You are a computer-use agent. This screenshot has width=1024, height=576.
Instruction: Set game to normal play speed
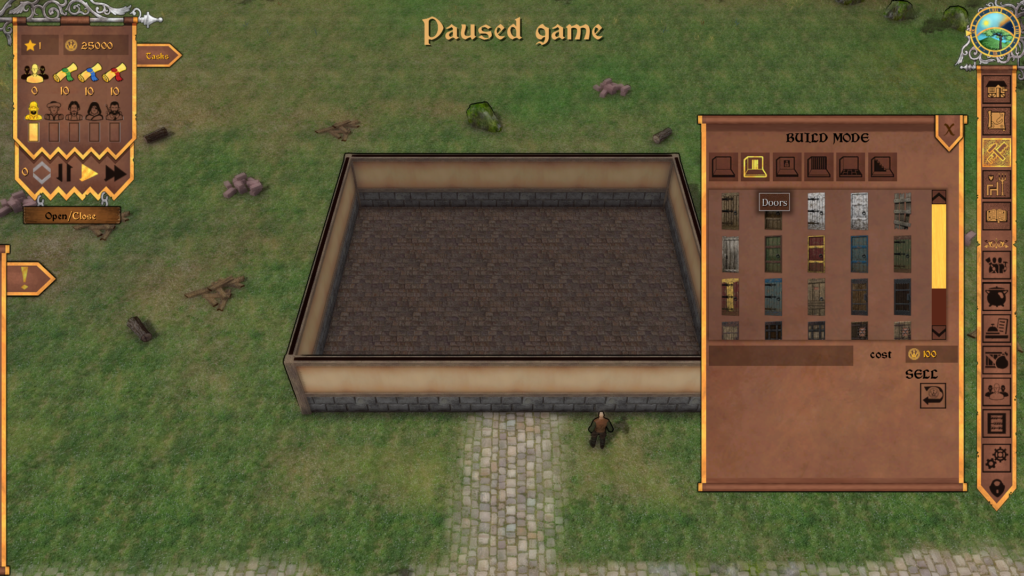coord(89,173)
